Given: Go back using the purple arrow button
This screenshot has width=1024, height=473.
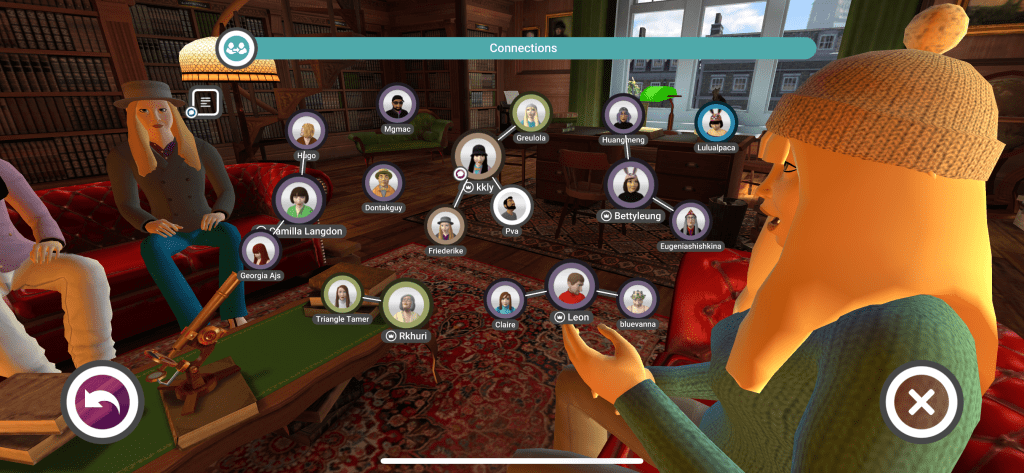Looking at the screenshot, I should point(103,402).
